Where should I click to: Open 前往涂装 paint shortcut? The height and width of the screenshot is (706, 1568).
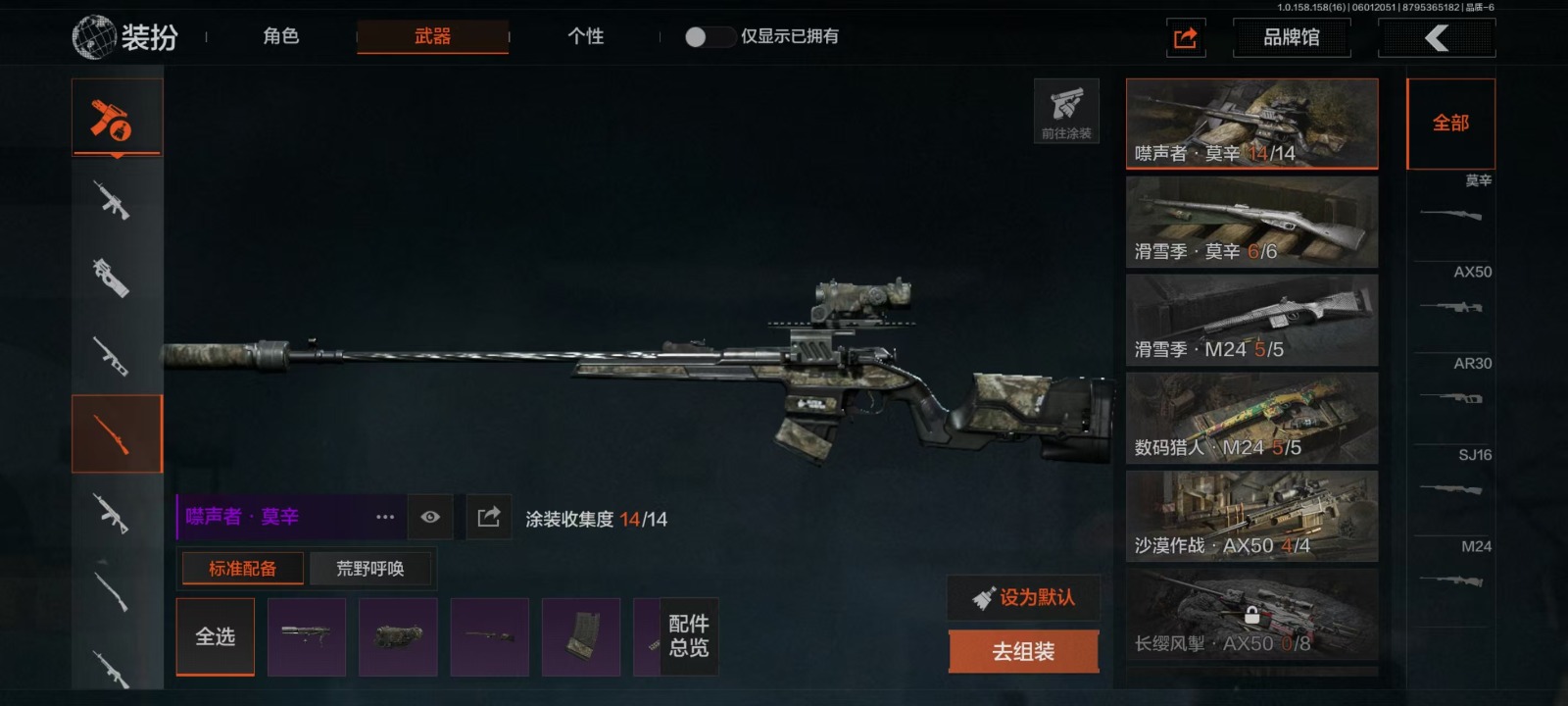[x=1066, y=111]
